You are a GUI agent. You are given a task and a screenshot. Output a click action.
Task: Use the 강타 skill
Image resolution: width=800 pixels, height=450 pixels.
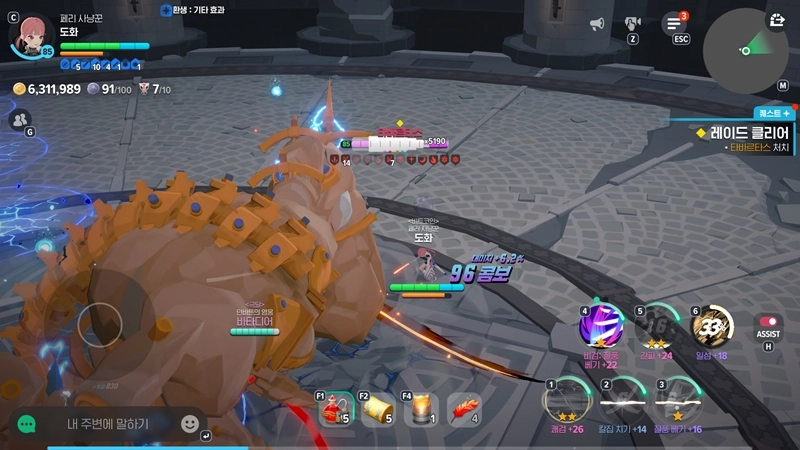pyautogui.click(x=658, y=326)
